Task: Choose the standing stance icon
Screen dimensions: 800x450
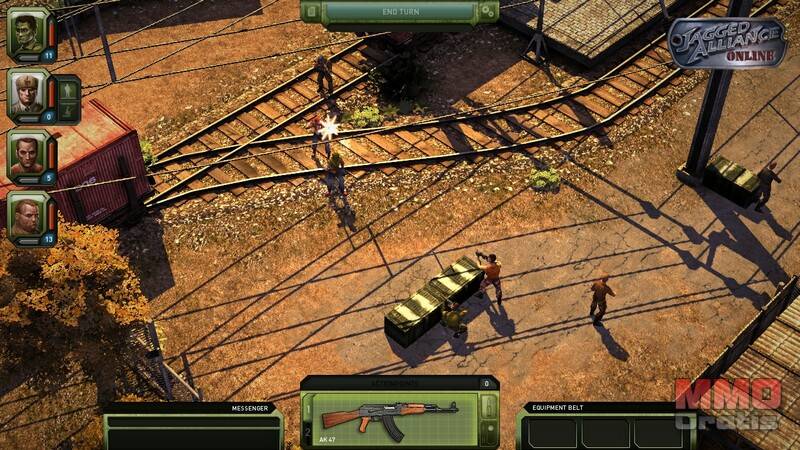Action: coord(67,89)
